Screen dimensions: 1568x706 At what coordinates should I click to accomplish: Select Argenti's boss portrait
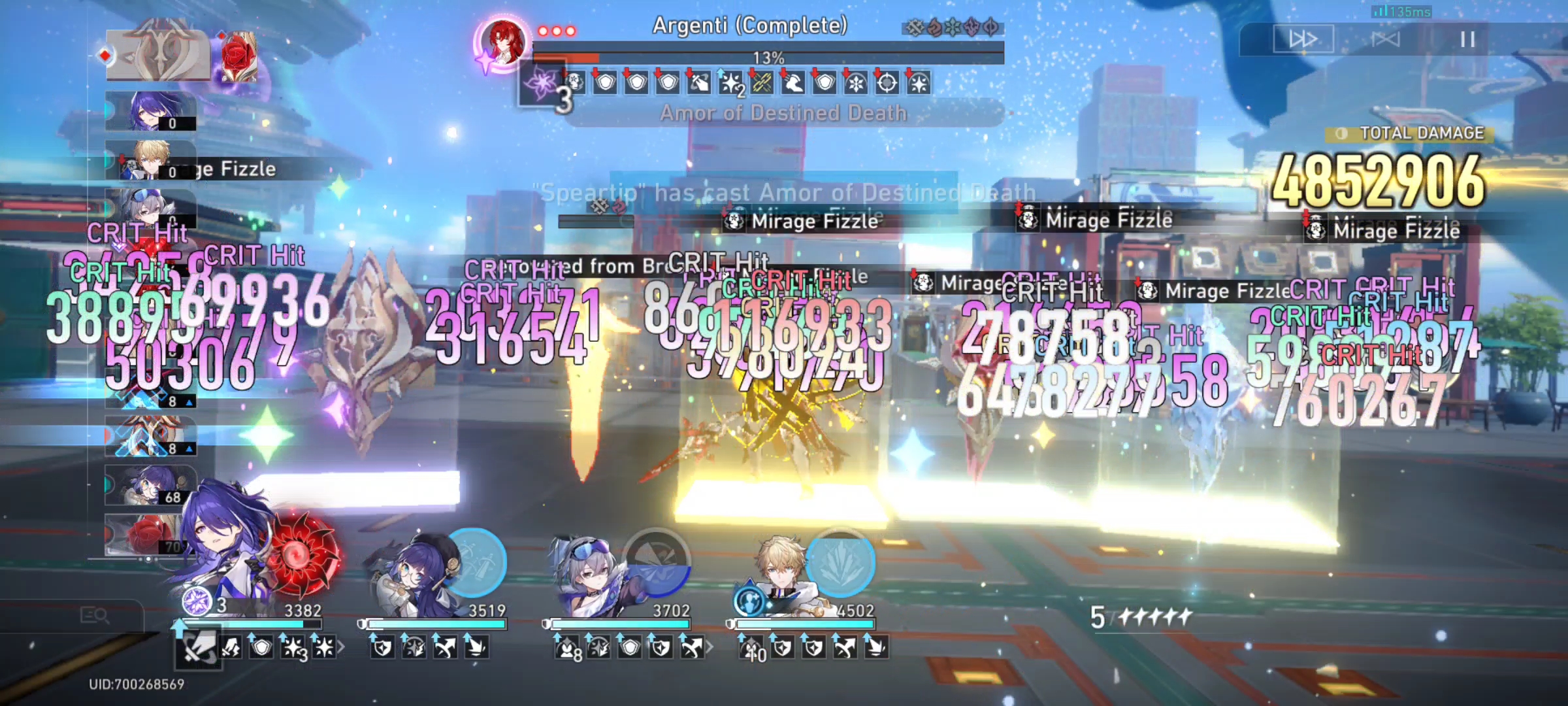503,42
